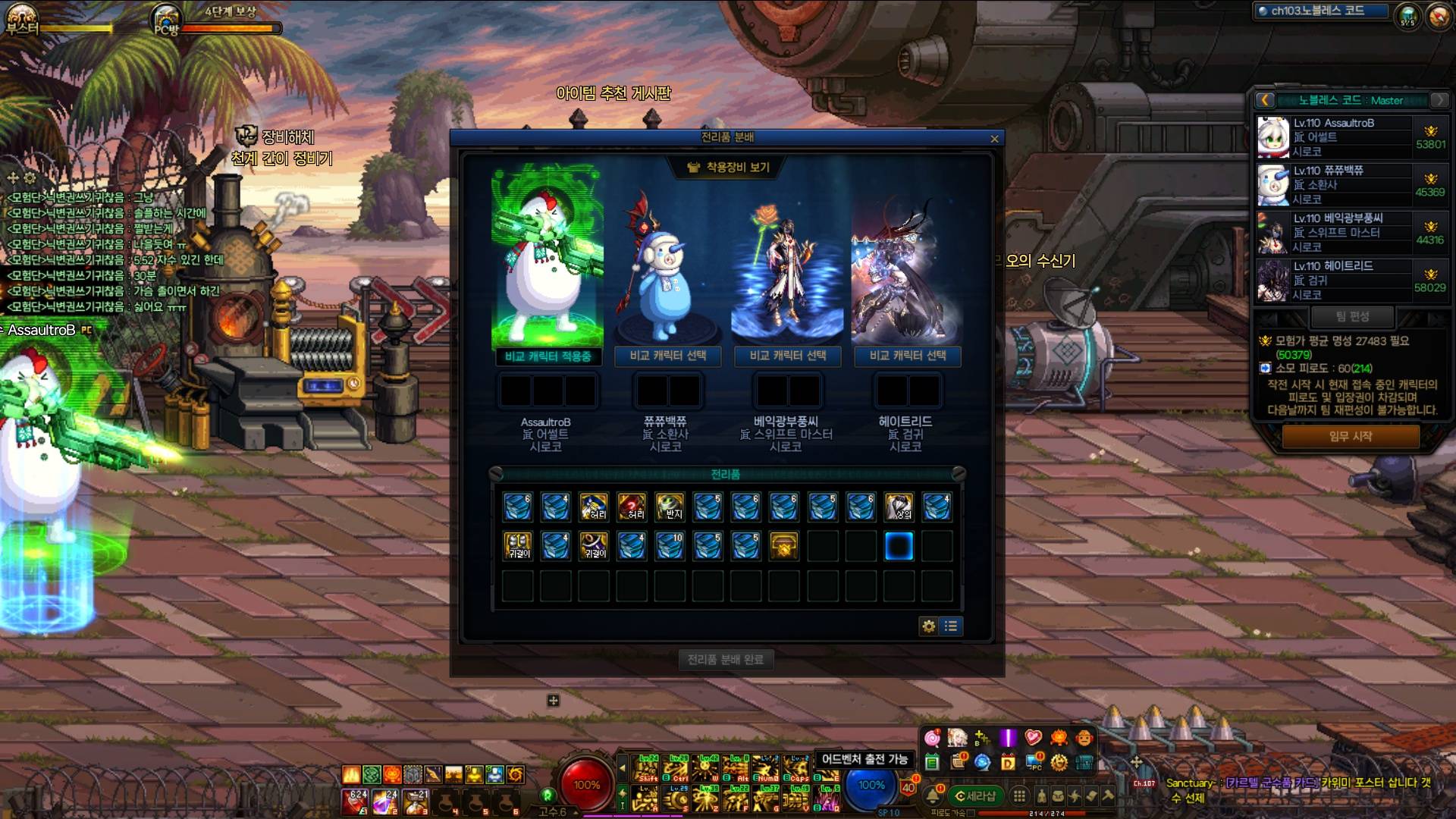Choose the blue box stack of 10
Viewport: 1456px width, 819px height.
pos(670,546)
